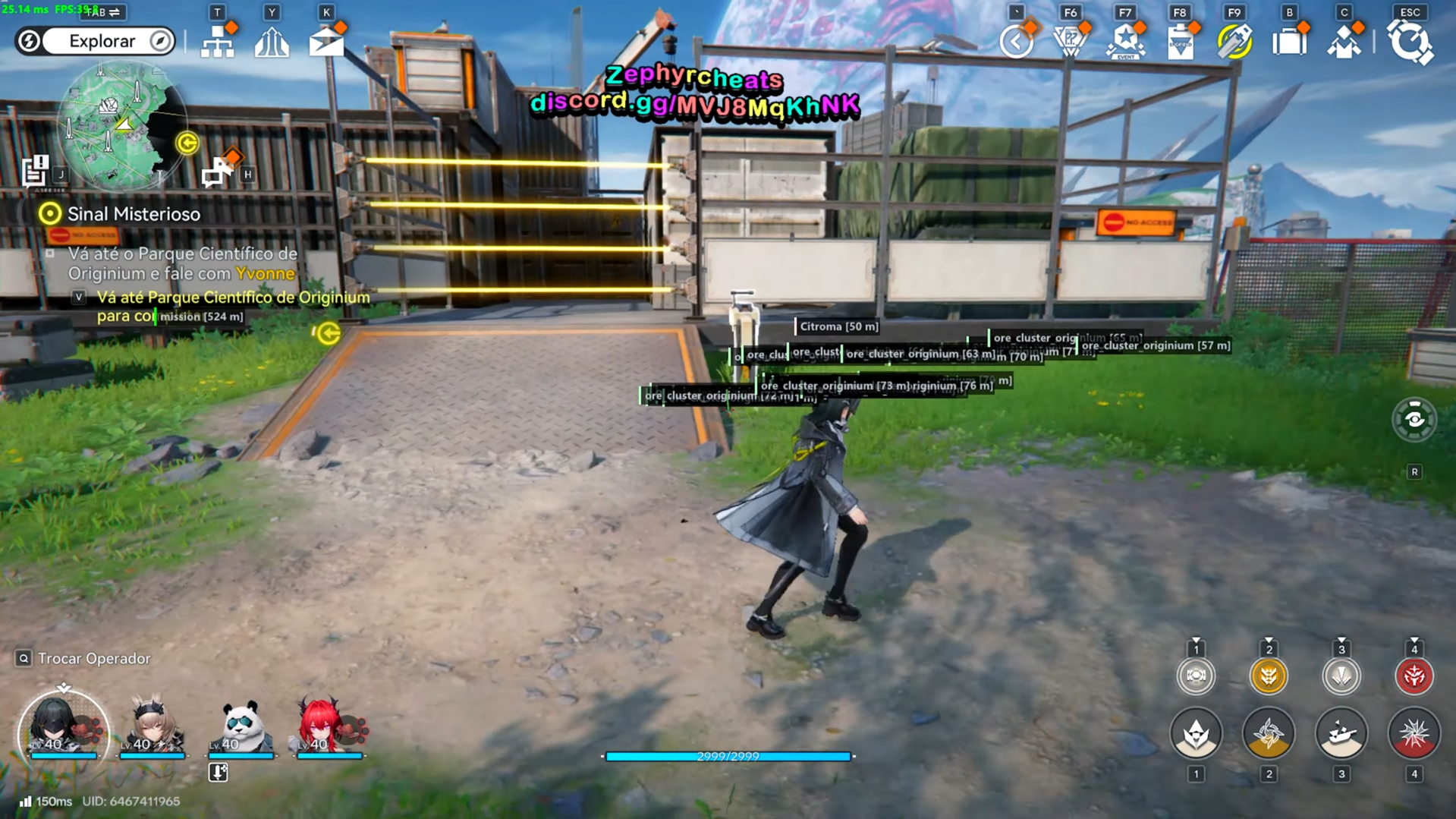Screen dimensions: 1456x819
Task: Click the R toggle below the eye icon
Action: 1415,471
